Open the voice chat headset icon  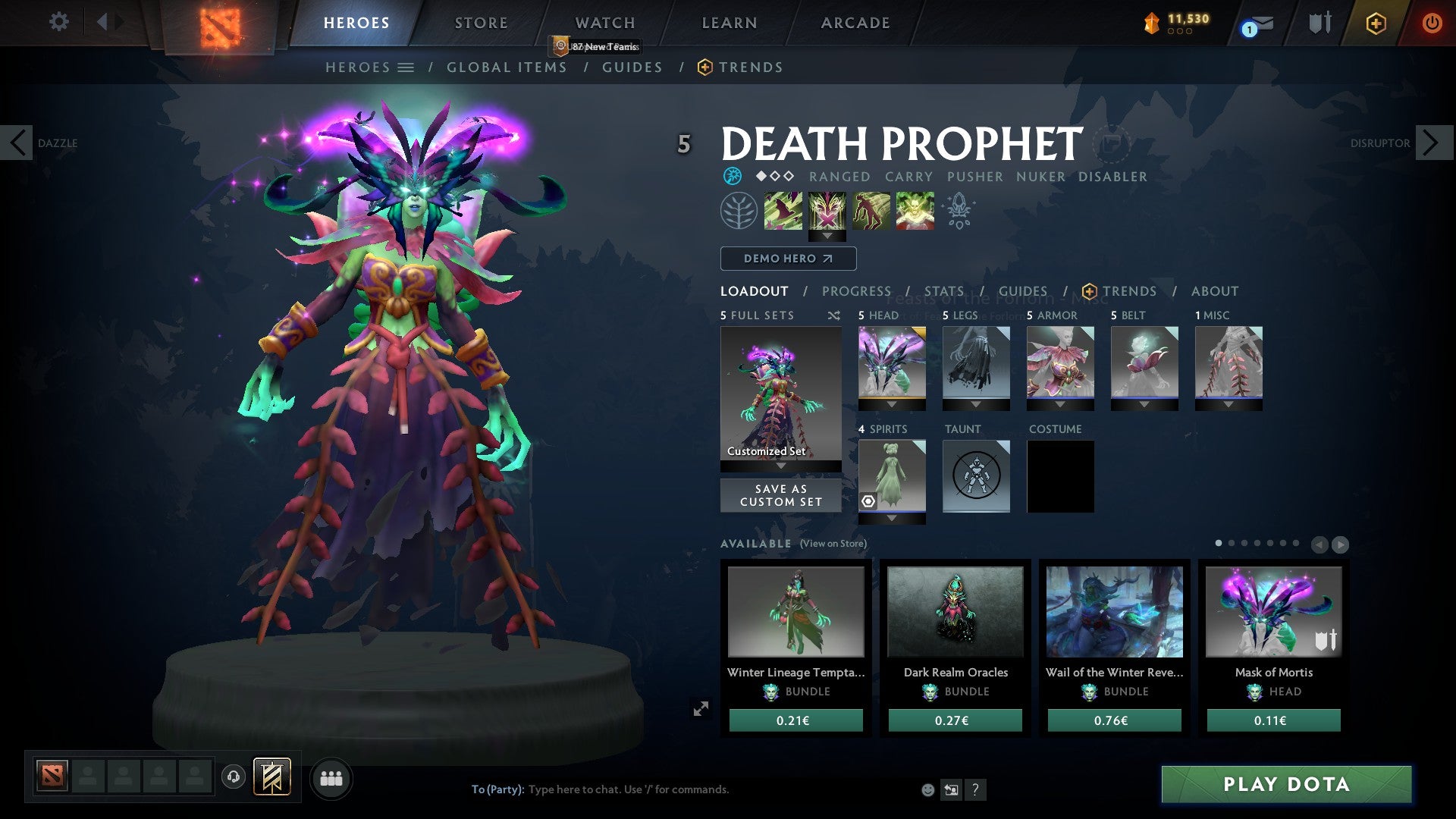pos(234,777)
